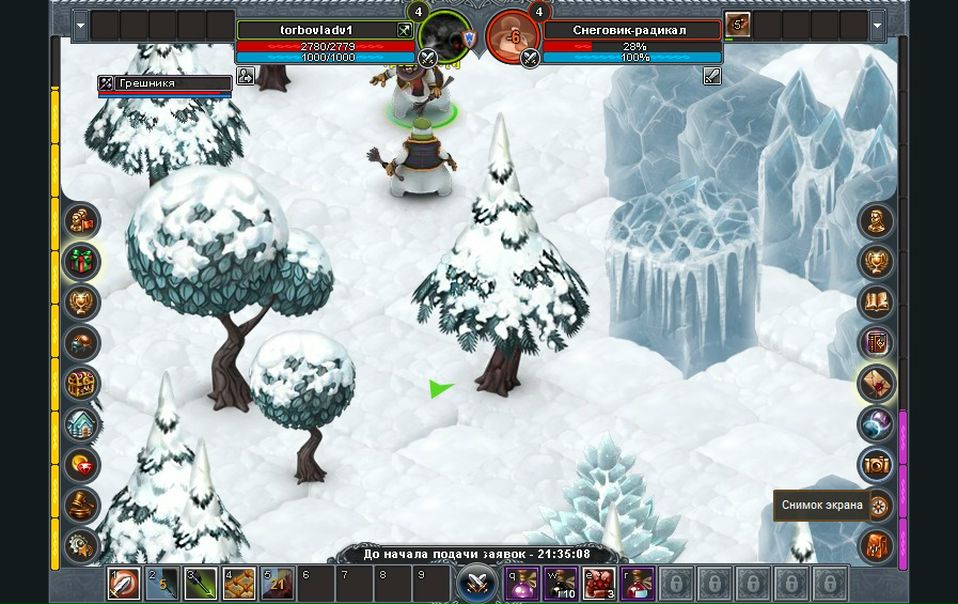Open the green gift box menu
Screen dimensions: 958x604
82,261
